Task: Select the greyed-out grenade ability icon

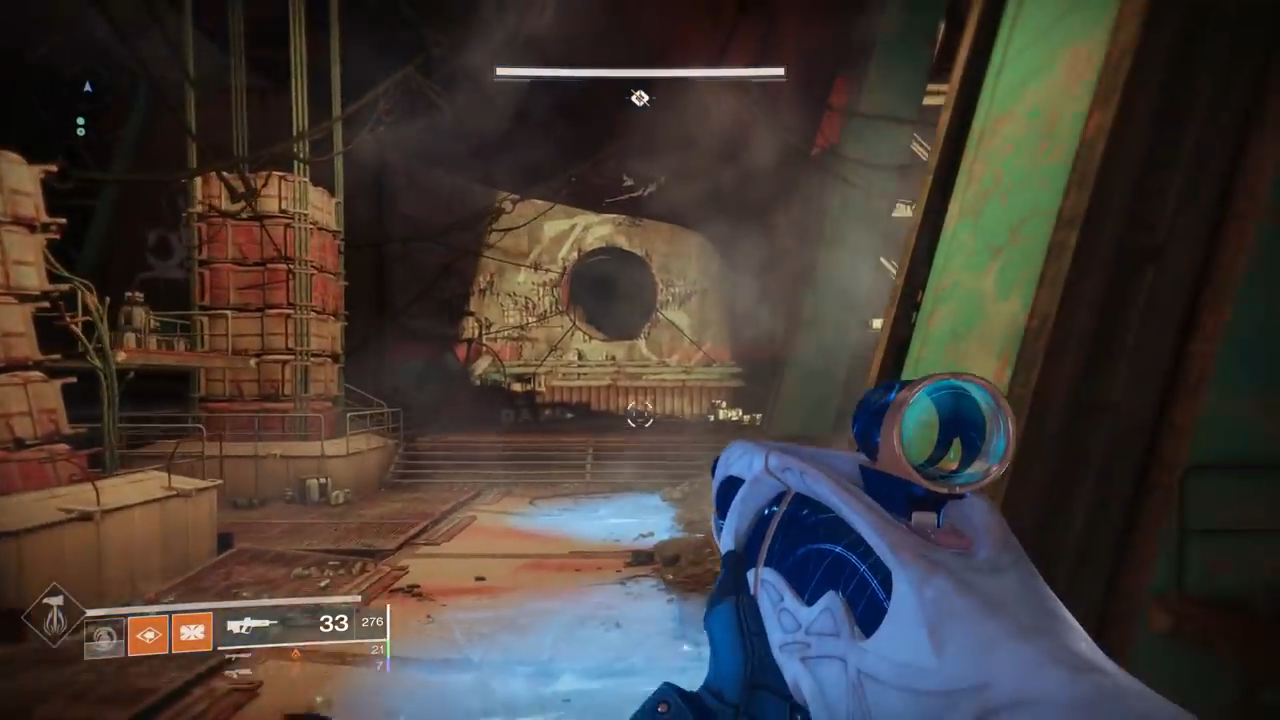Action: (x=104, y=636)
